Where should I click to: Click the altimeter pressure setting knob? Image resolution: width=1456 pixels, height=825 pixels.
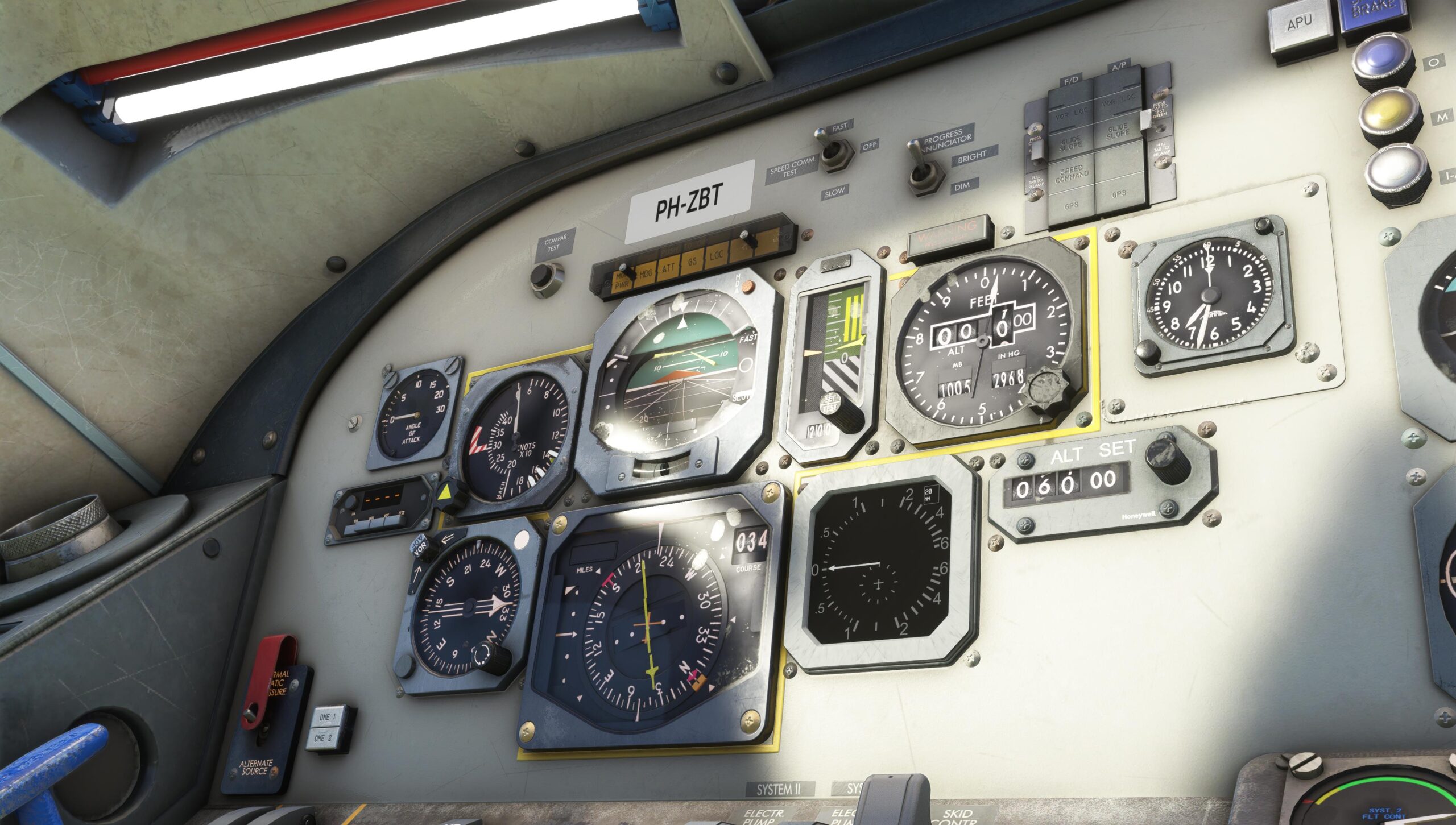[1048, 389]
